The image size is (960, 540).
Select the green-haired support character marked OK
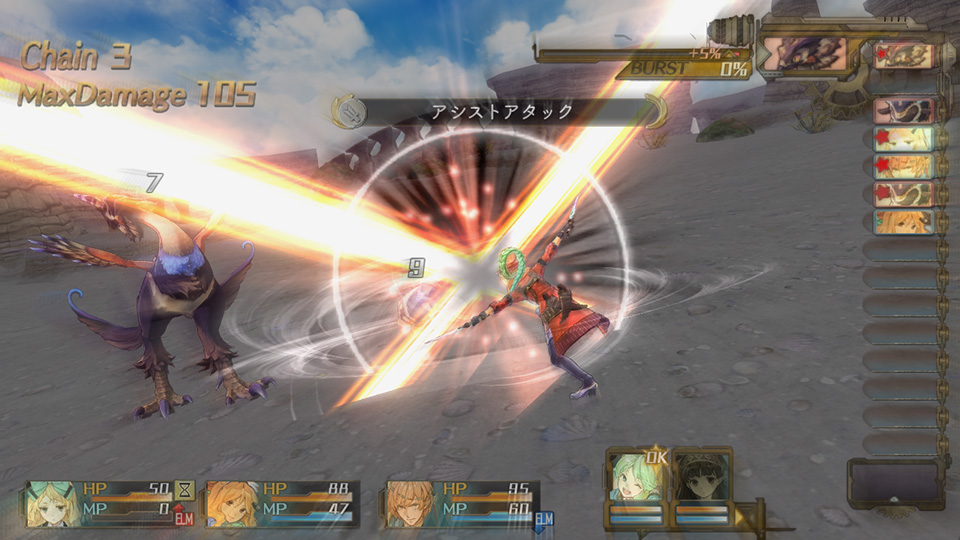(x=636, y=480)
